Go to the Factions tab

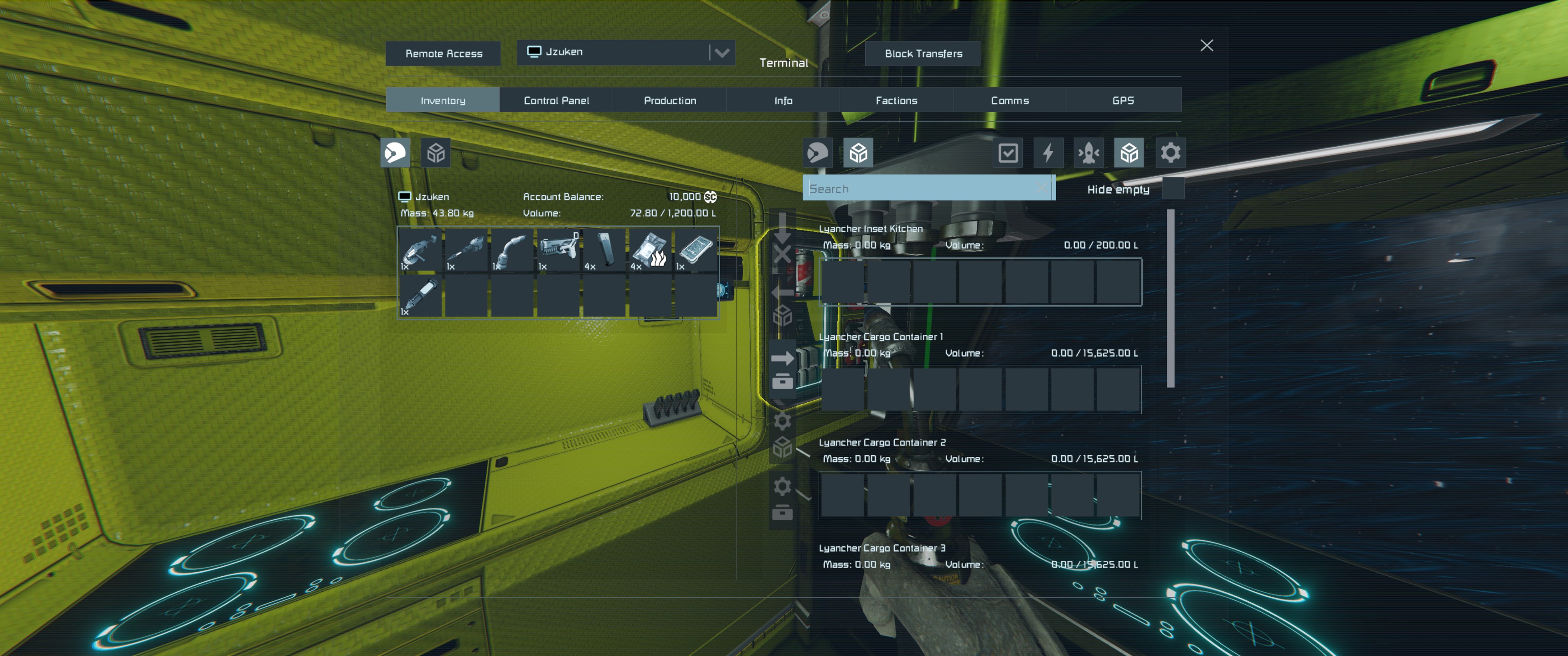[896, 100]
